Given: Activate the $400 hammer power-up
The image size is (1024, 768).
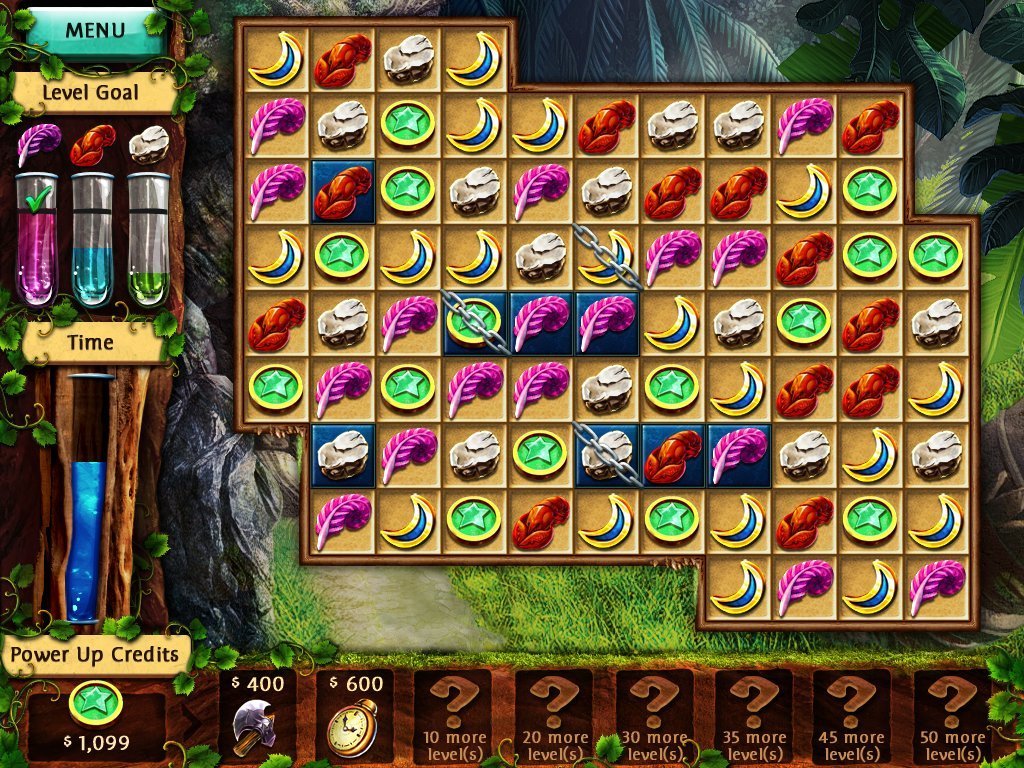Looking at the screenshot, I should click(257, 716).
